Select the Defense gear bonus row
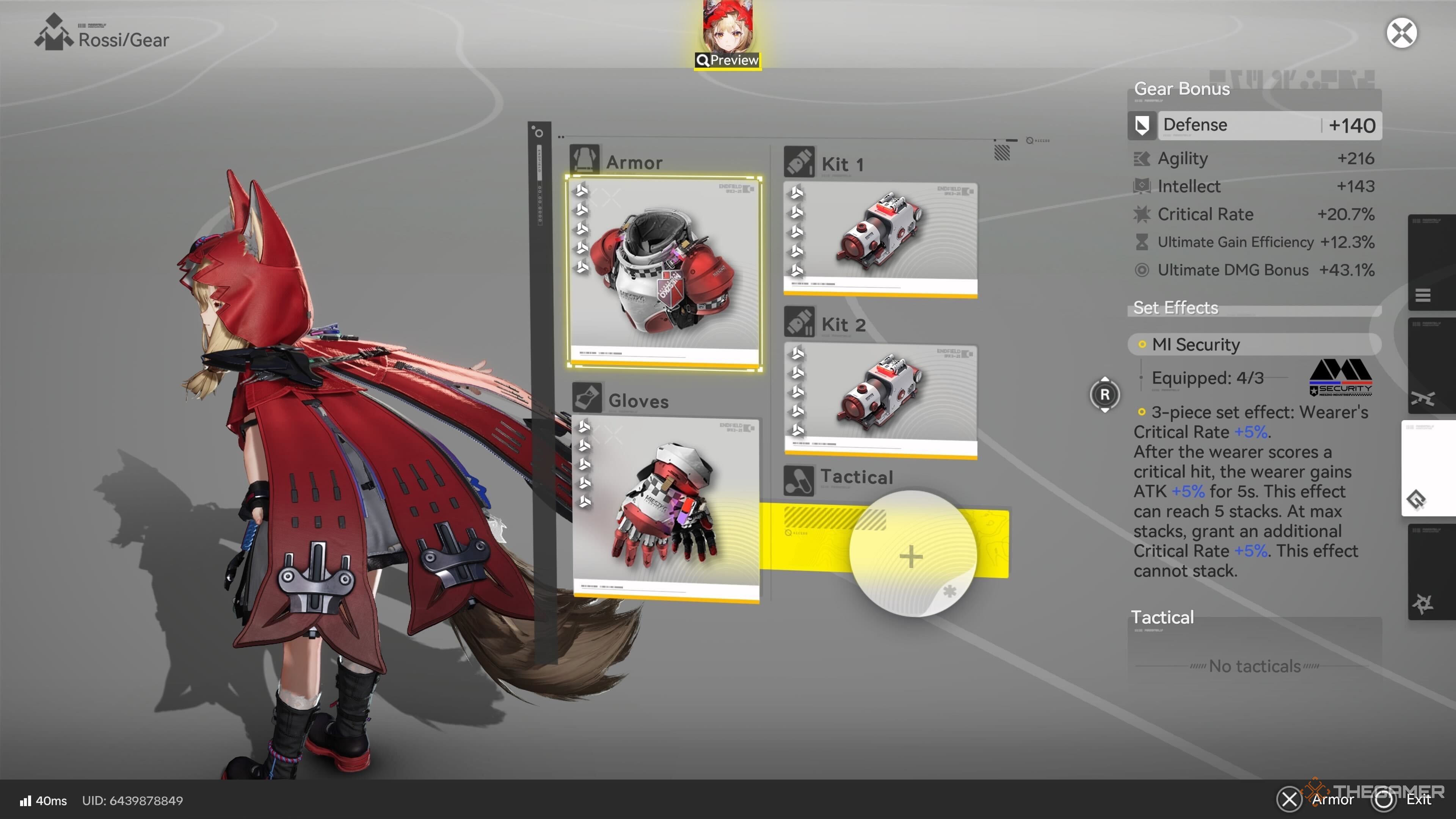Screen dimensions: 1456x819 1255,125
